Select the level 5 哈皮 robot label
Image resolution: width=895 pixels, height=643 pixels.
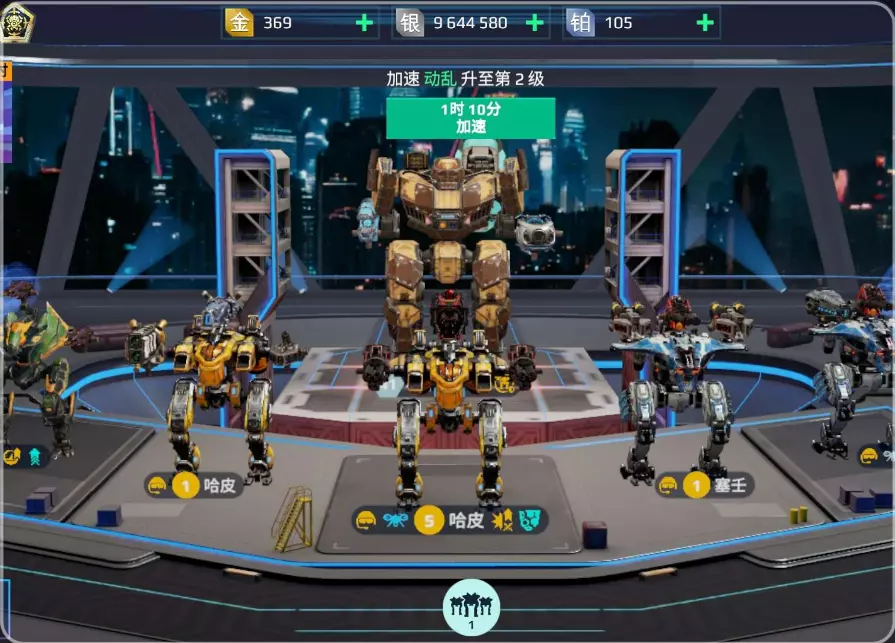click(x=450, y=520)
